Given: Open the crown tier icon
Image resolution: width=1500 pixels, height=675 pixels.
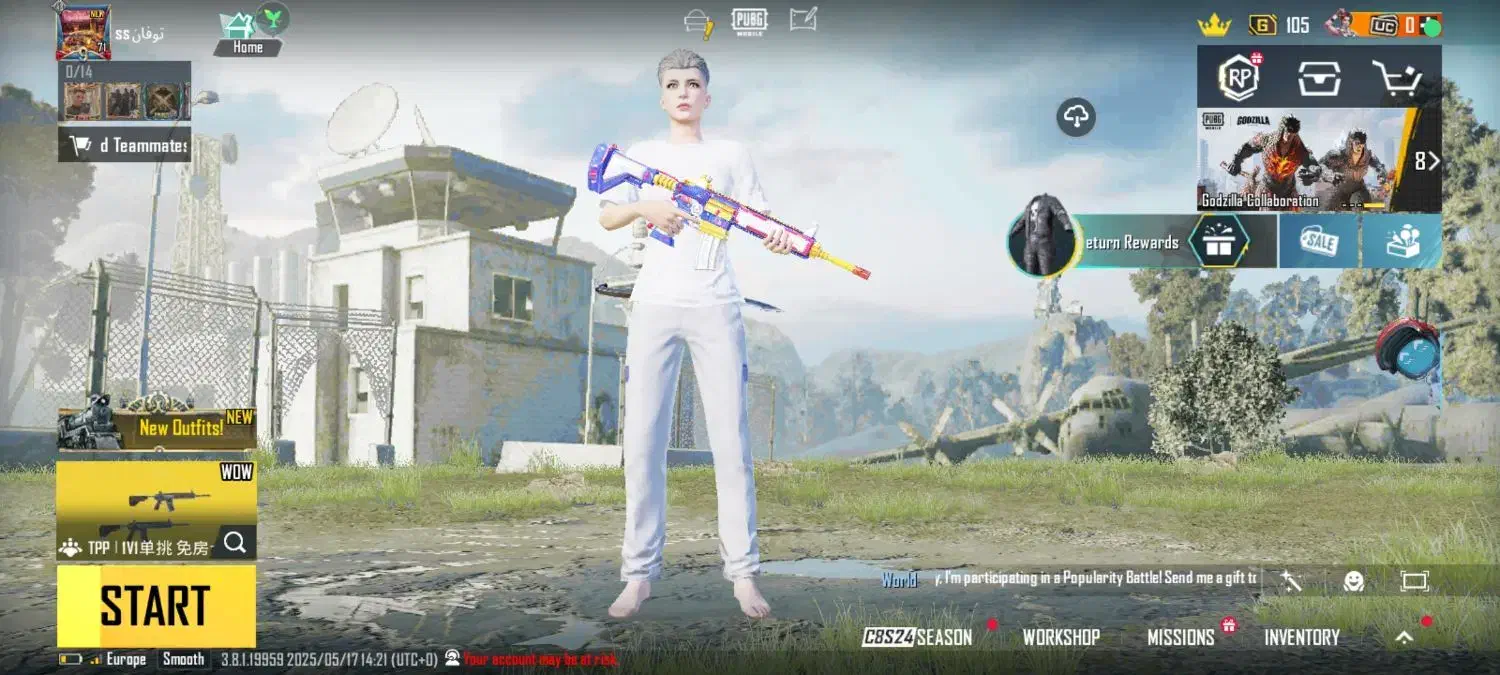Looking at the screenshot, I should 1214,26.
